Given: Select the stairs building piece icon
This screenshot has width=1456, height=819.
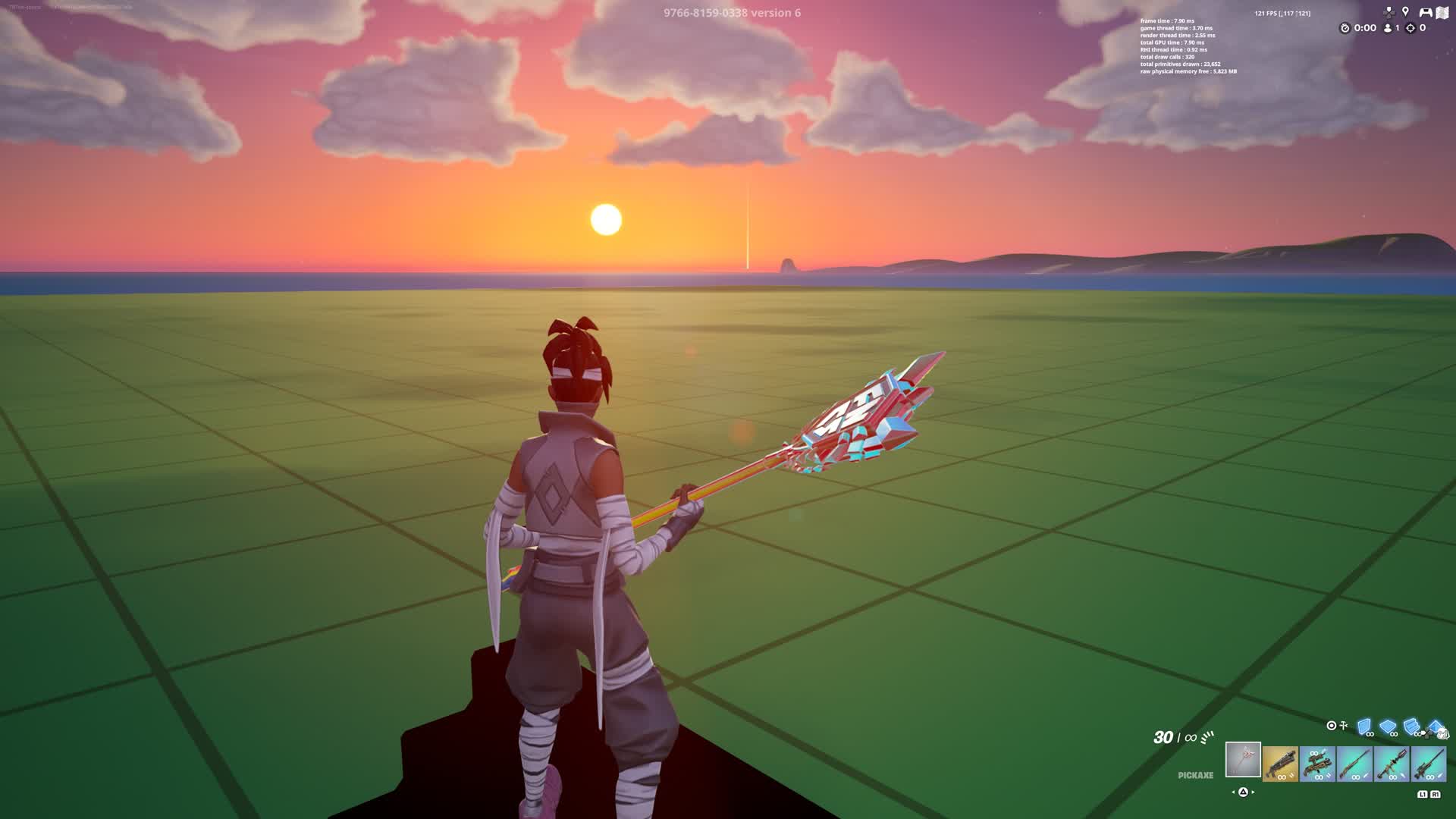Looking at the screenshot, I should (x=1410, y=728).
